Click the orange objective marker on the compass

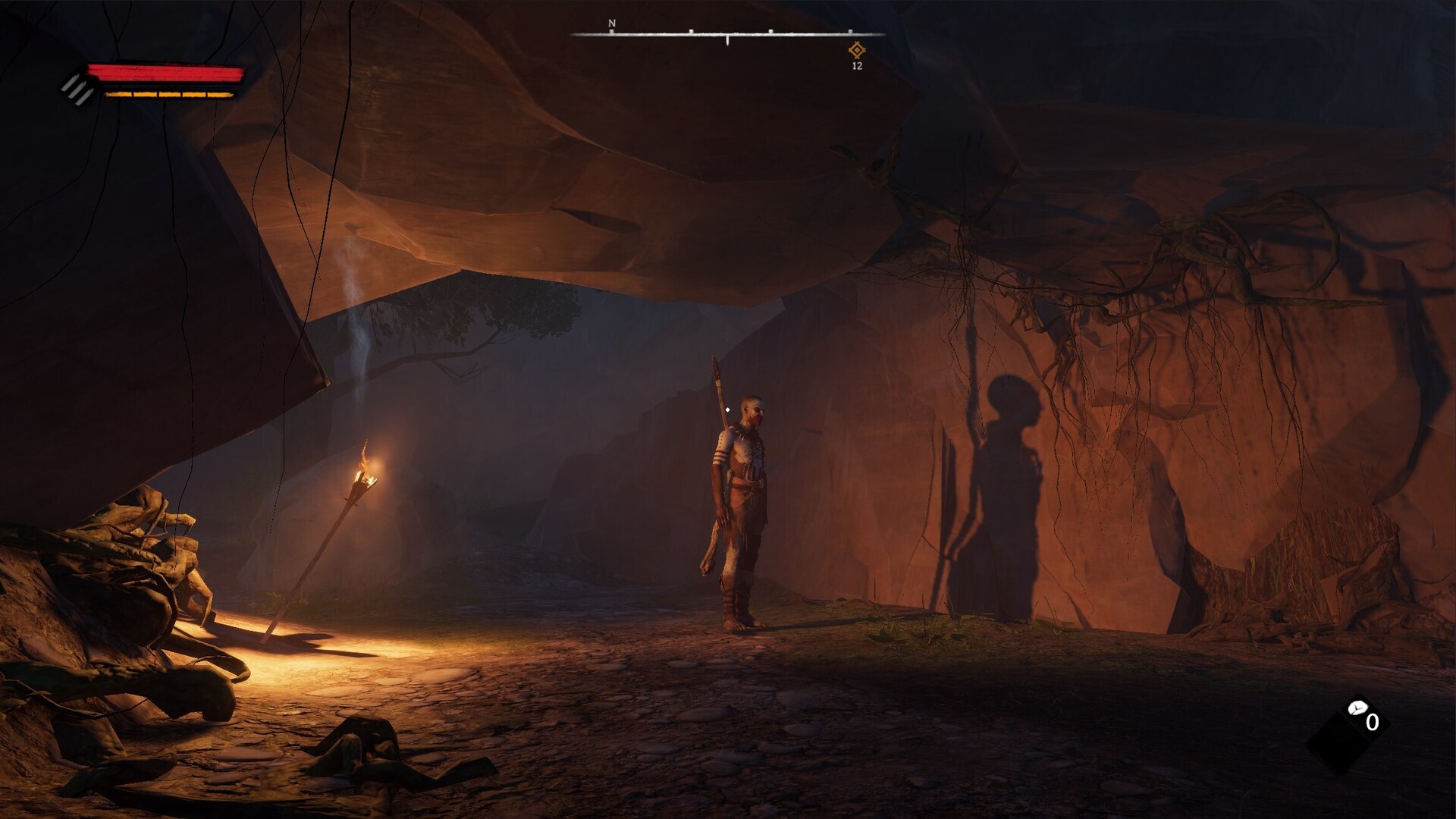(857, 51)
